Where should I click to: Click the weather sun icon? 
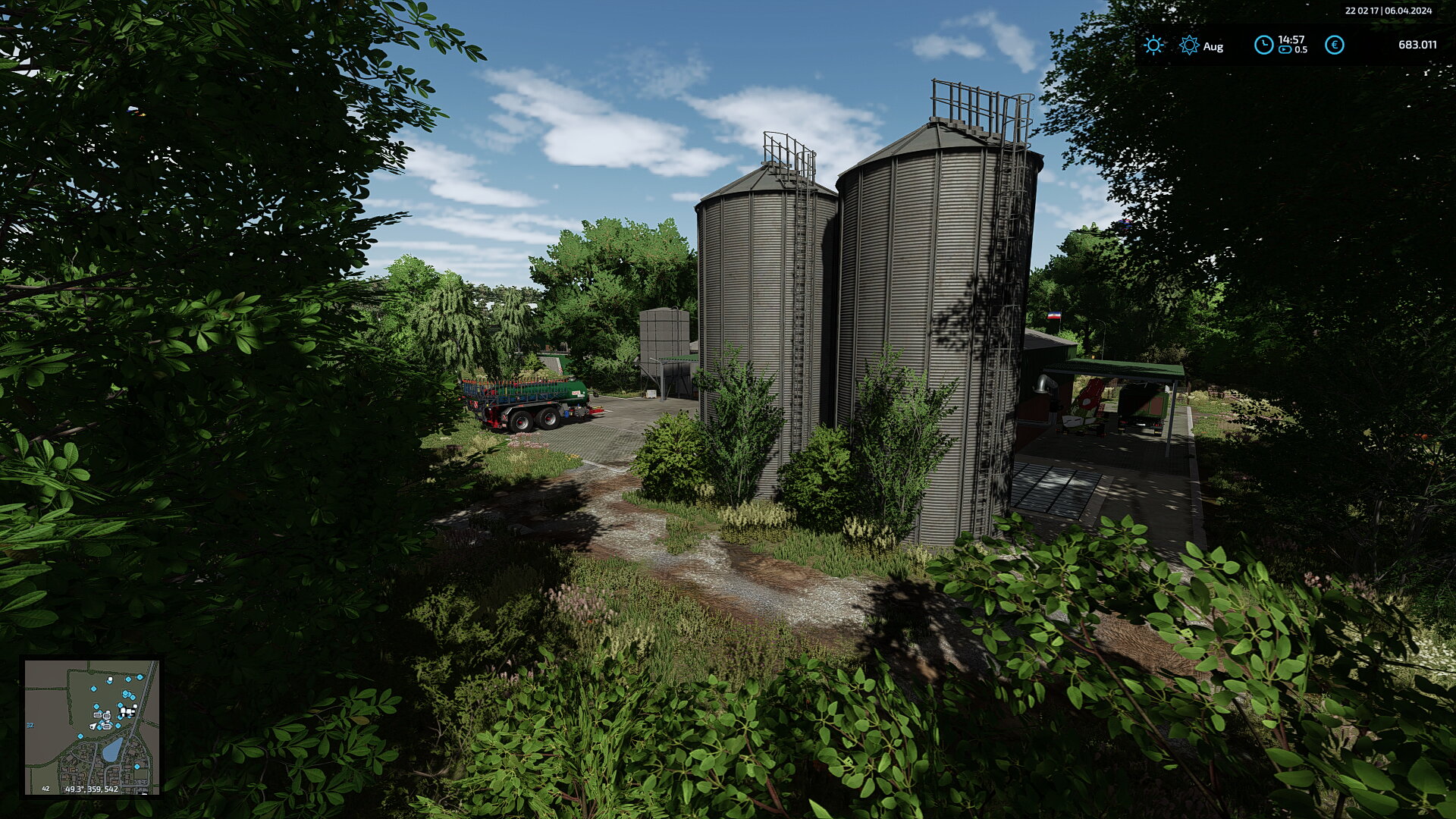click(x=1153, y=46)
